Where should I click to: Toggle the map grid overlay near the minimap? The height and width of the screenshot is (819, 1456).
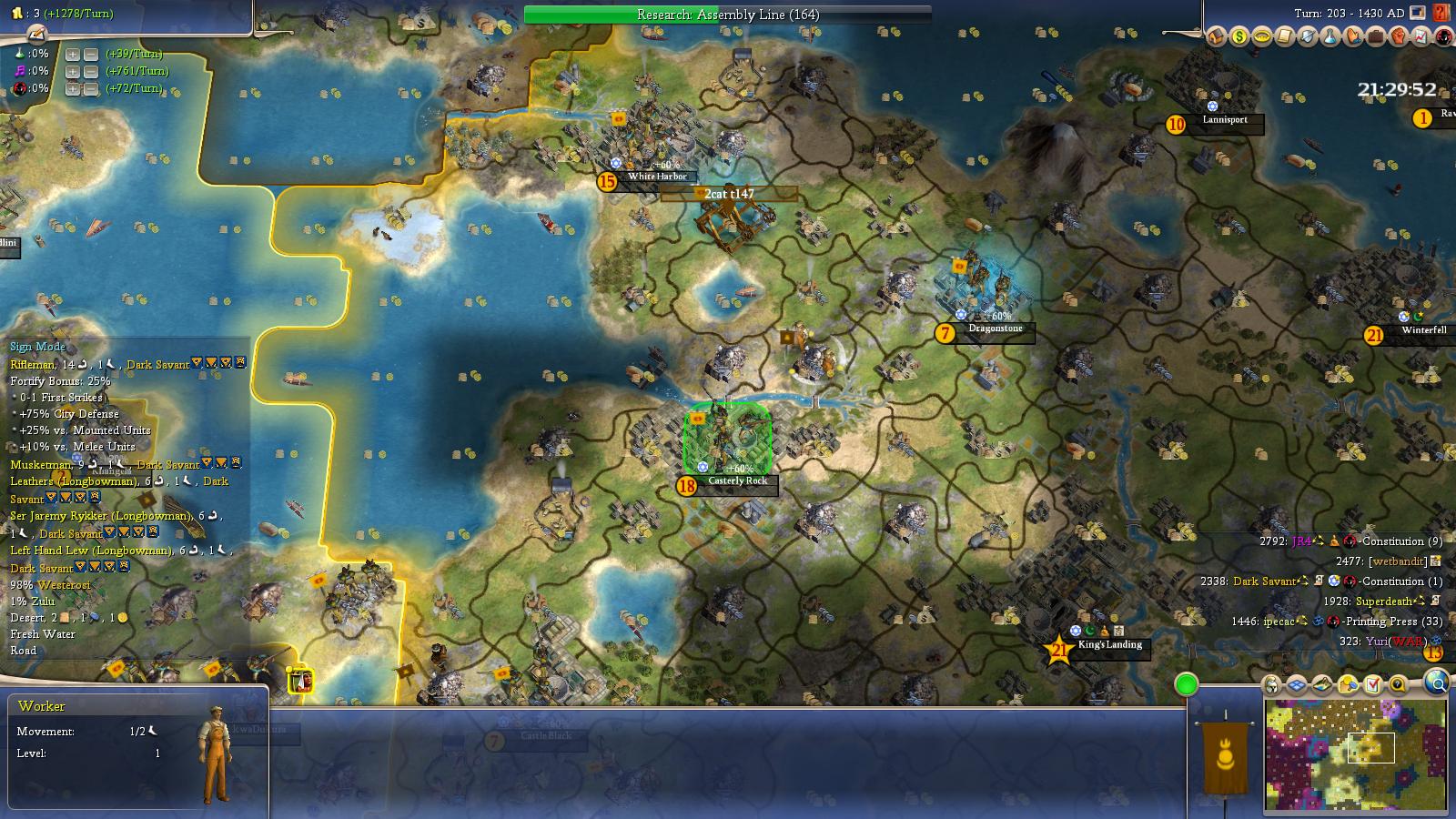pyautogui.click(x=1296, y=683)
